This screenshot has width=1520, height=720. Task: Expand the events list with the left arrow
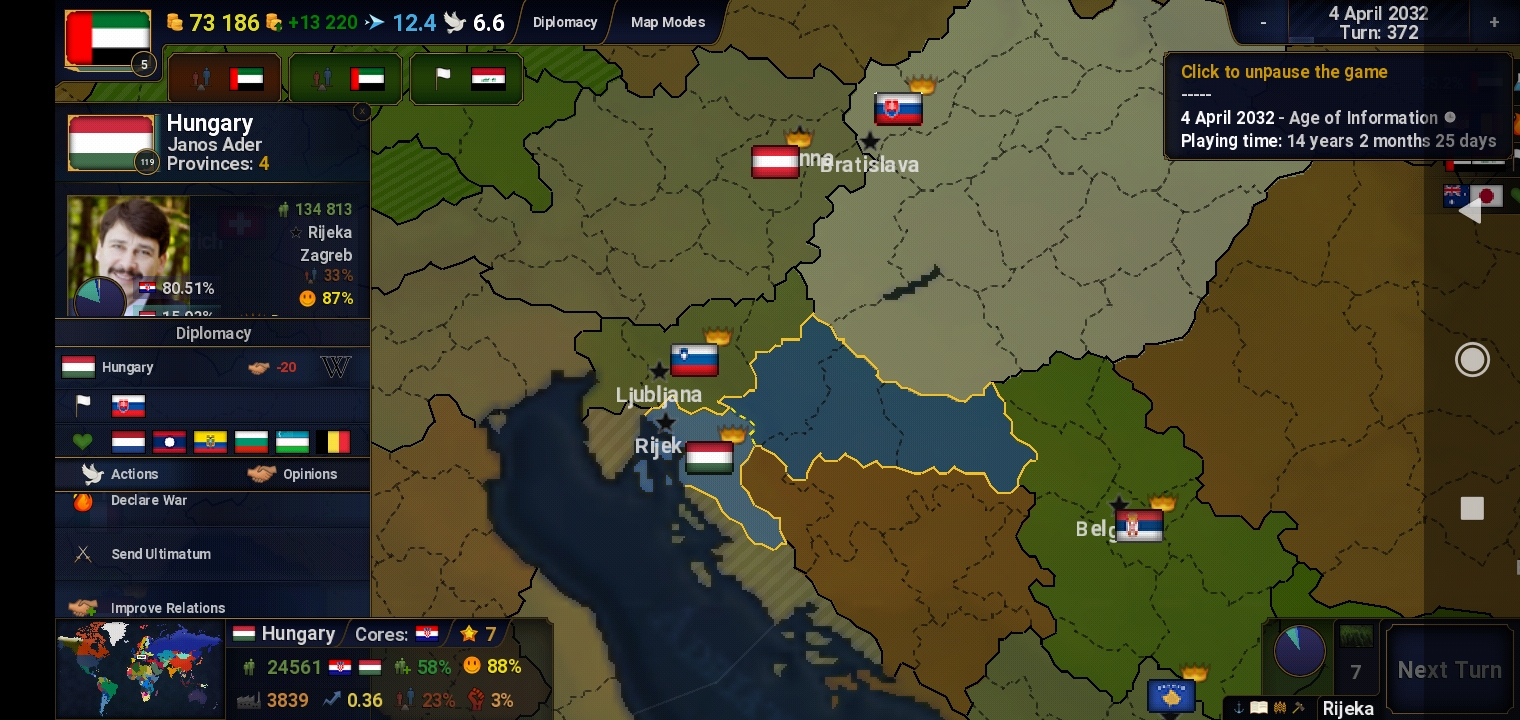coord(1472,210)
